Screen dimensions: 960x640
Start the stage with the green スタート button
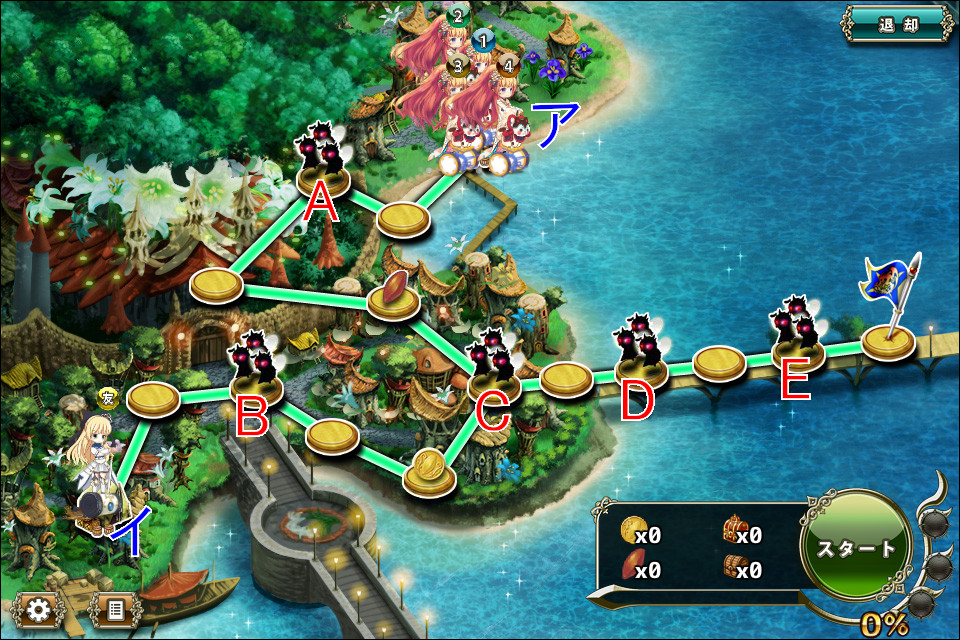point(856,549)
